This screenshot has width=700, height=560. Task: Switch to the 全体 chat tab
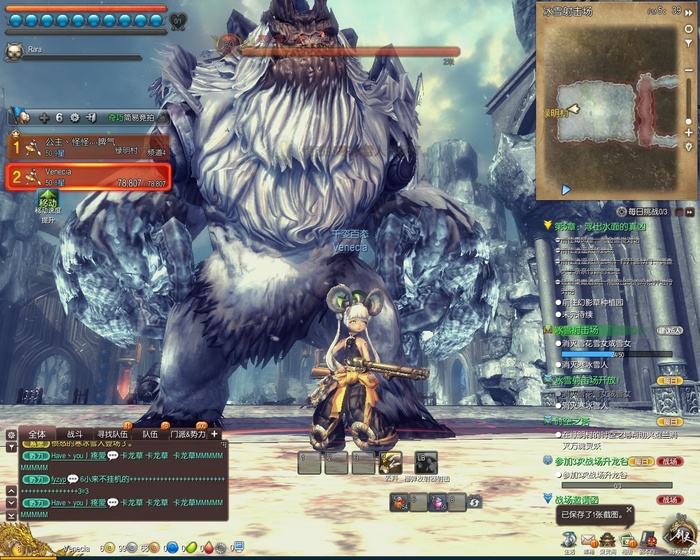point(37,434)
